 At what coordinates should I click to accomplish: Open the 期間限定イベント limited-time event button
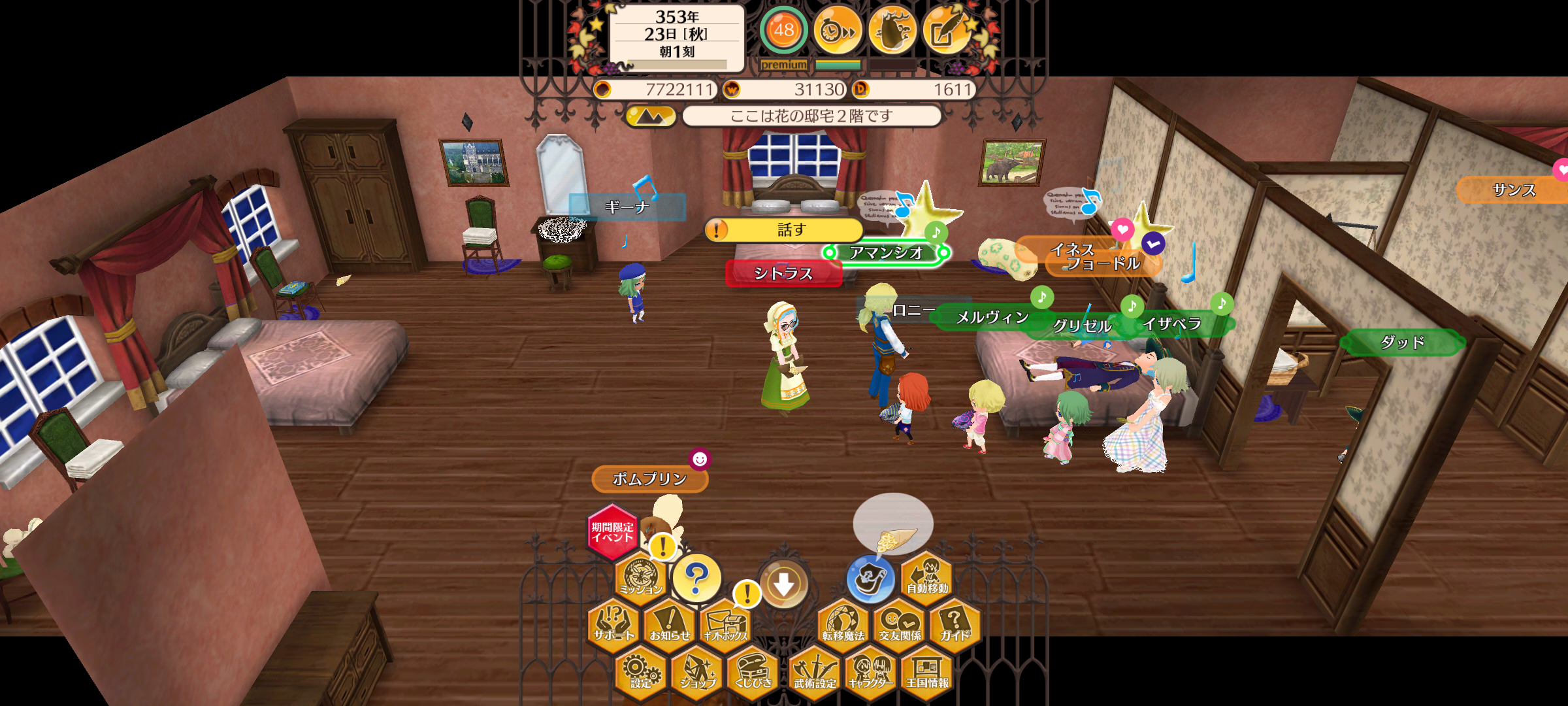click(x=612, y=532)
